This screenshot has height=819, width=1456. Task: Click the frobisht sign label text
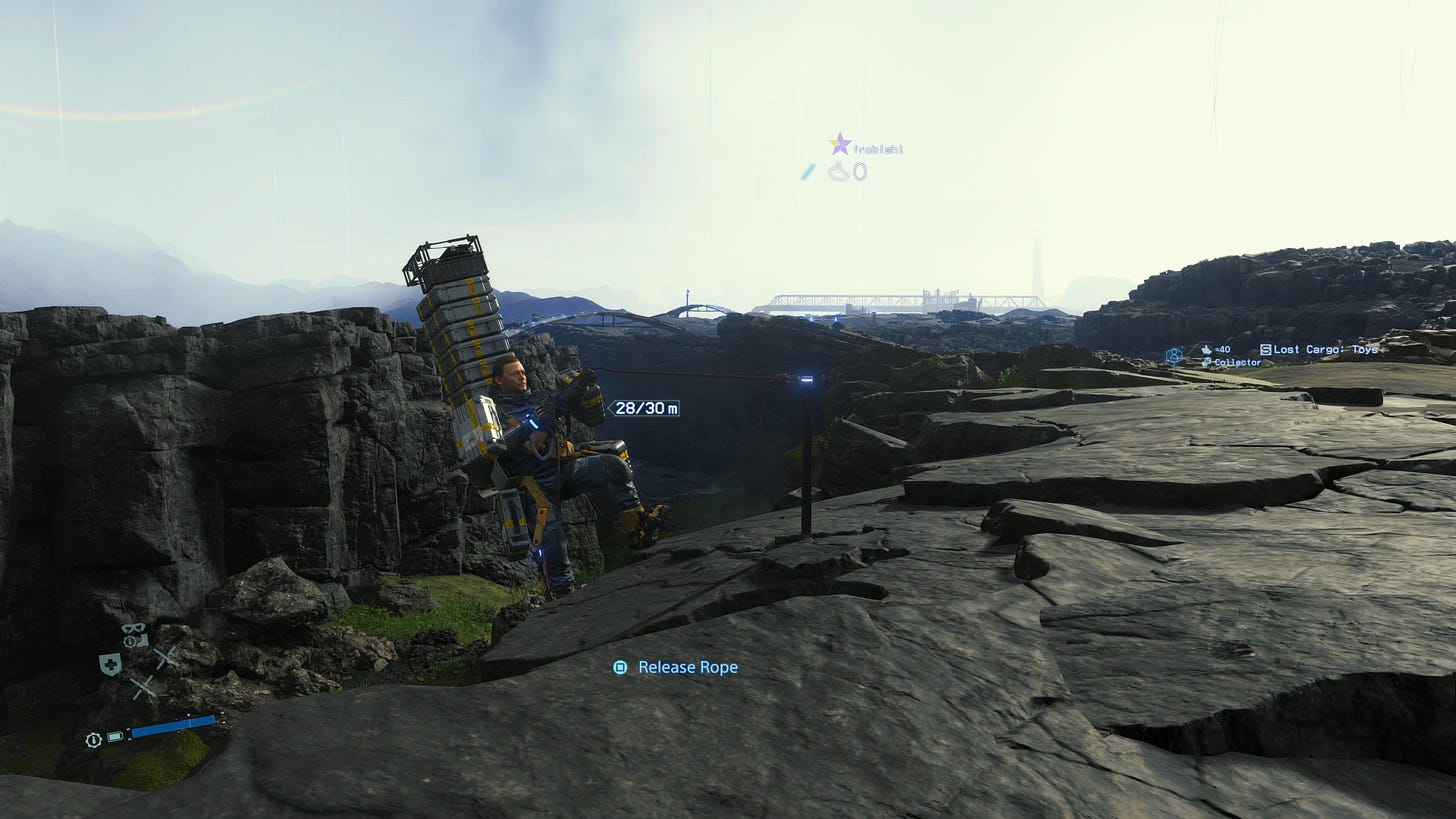[x=878, y=148]
